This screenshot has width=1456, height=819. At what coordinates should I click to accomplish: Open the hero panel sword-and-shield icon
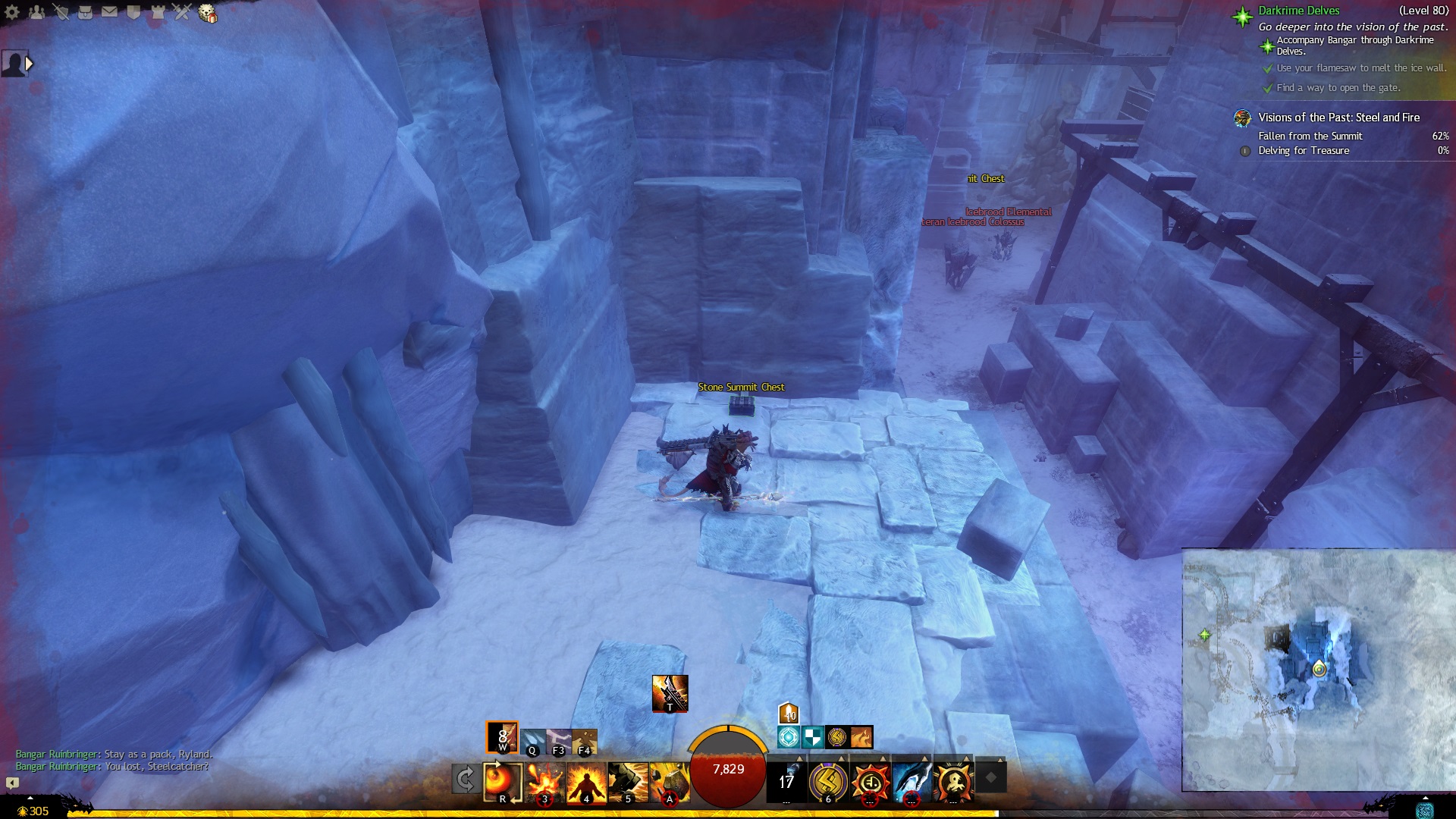61,12
